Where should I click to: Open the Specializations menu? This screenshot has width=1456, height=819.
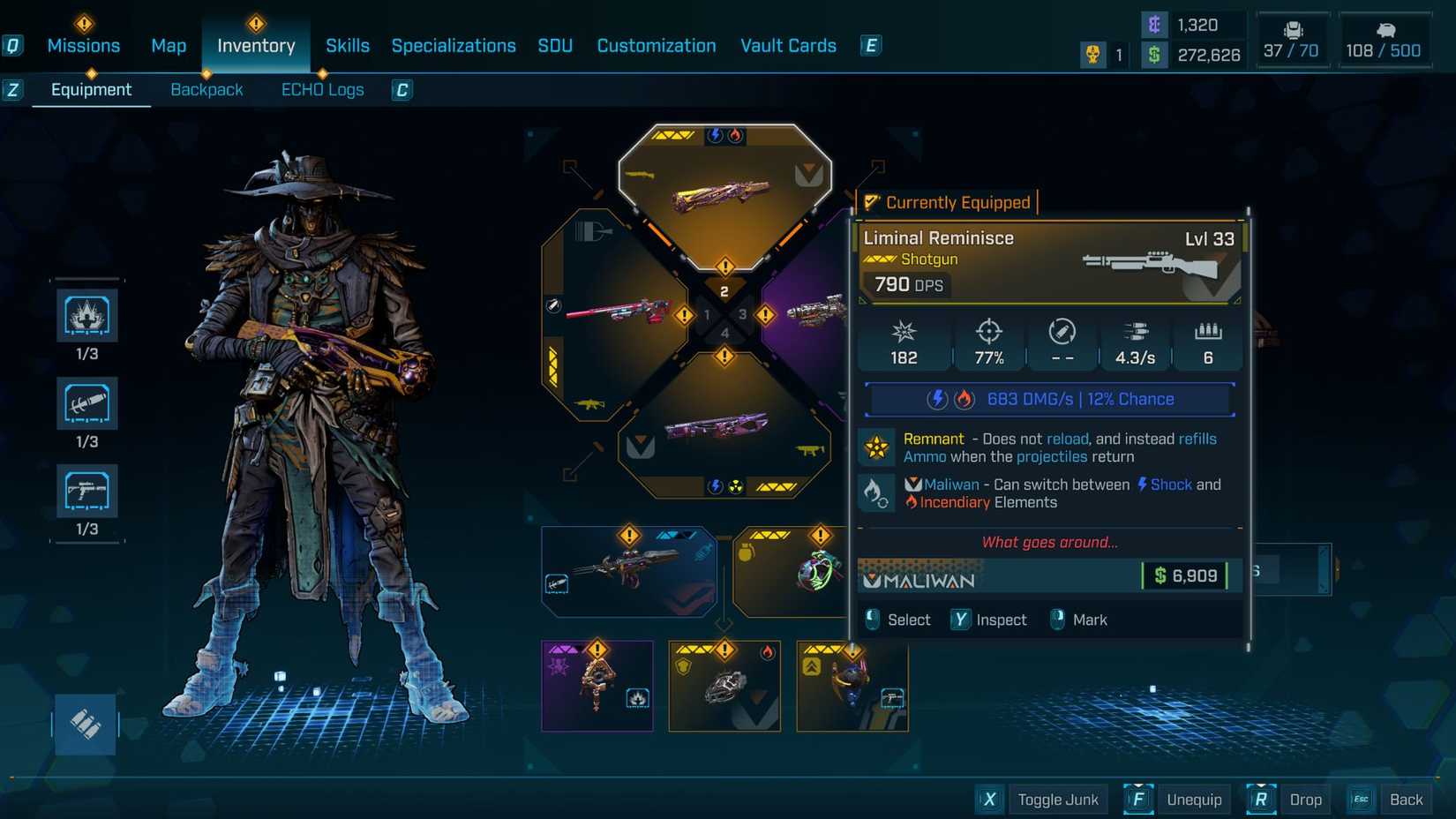pos(454,45)
